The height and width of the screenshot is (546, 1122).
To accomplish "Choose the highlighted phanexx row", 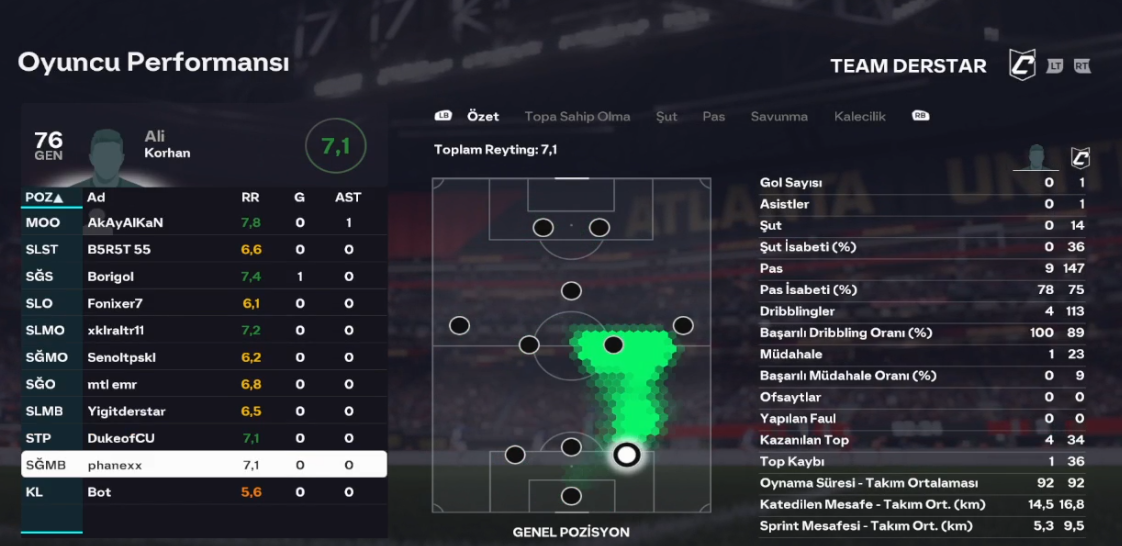I will [203, 465].
